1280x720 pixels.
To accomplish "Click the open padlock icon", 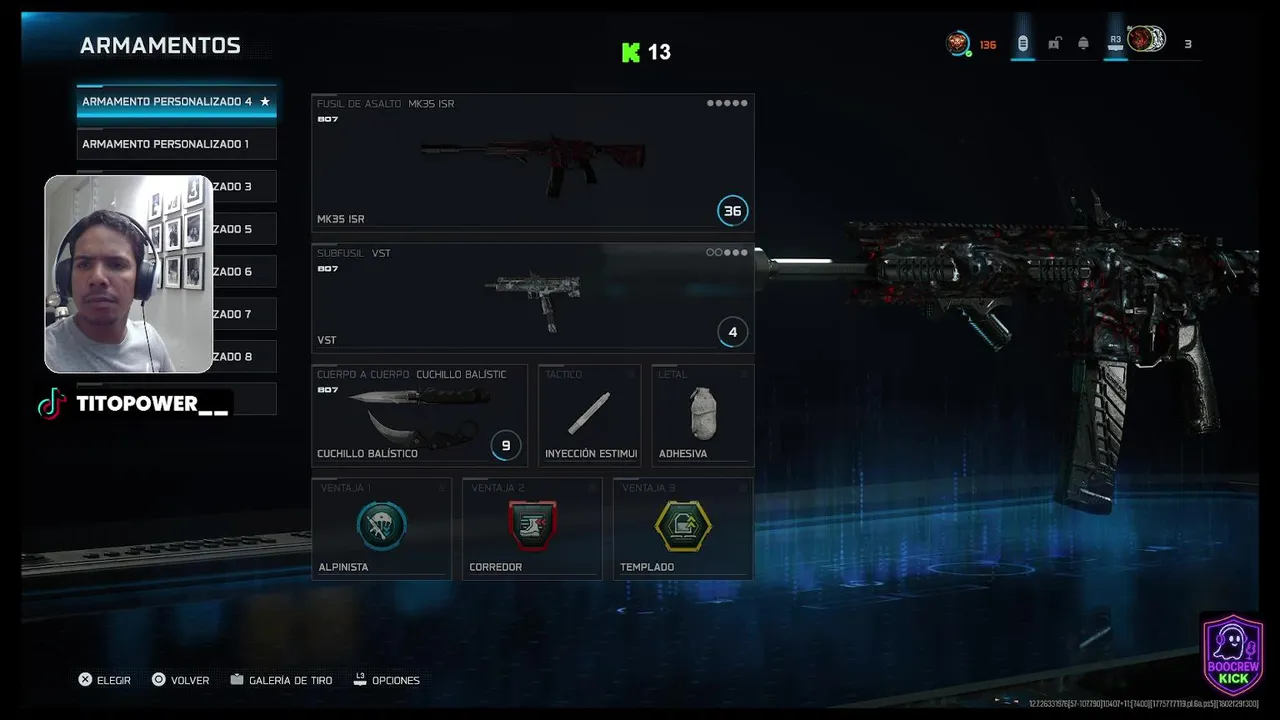I will coord(1054,43).
